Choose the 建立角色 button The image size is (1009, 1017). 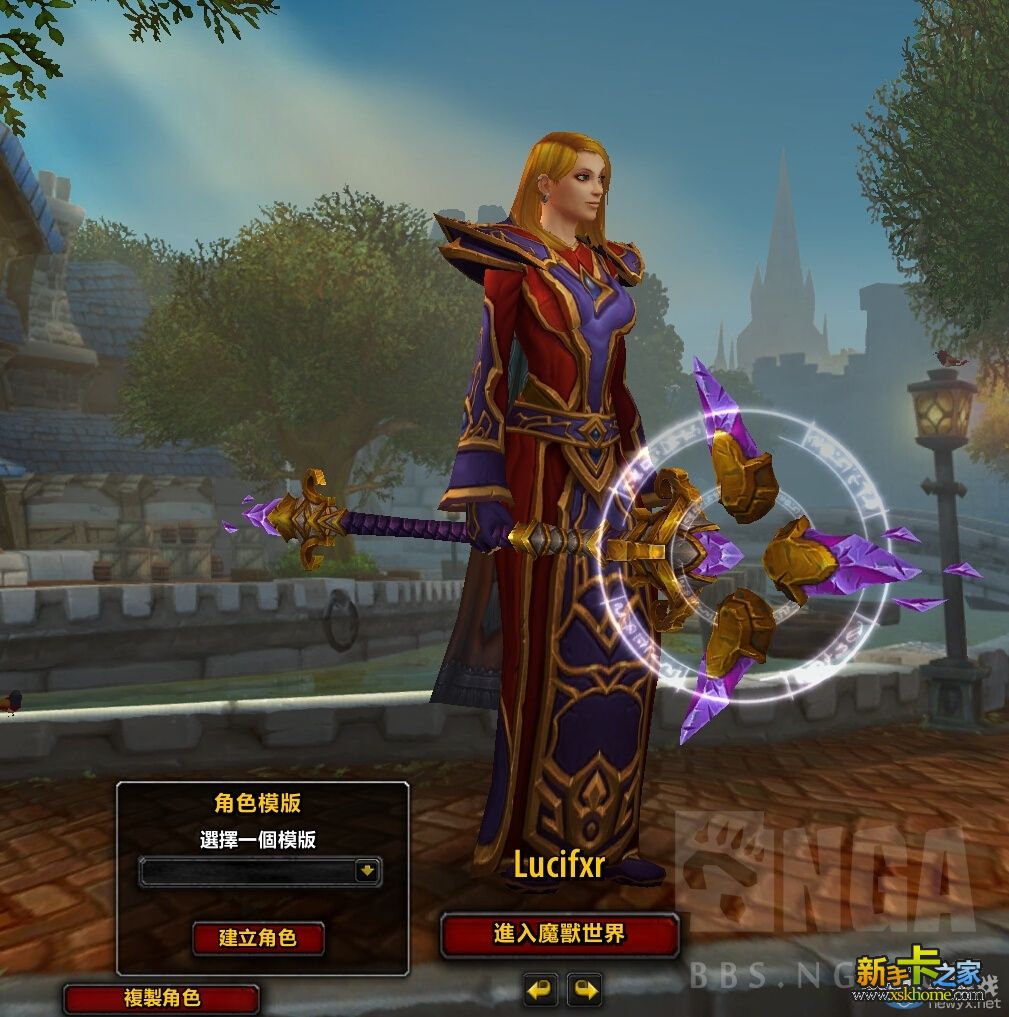[258, 938]
